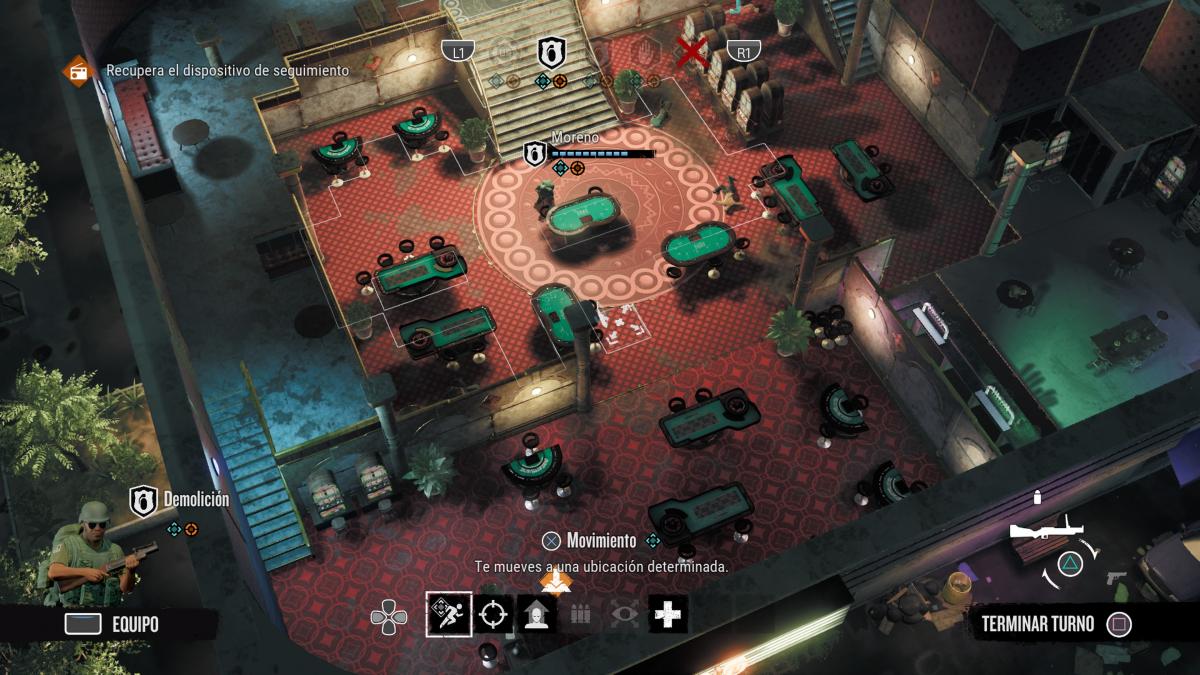Select the red-crossed unit in turn bar

coord(690,52)
